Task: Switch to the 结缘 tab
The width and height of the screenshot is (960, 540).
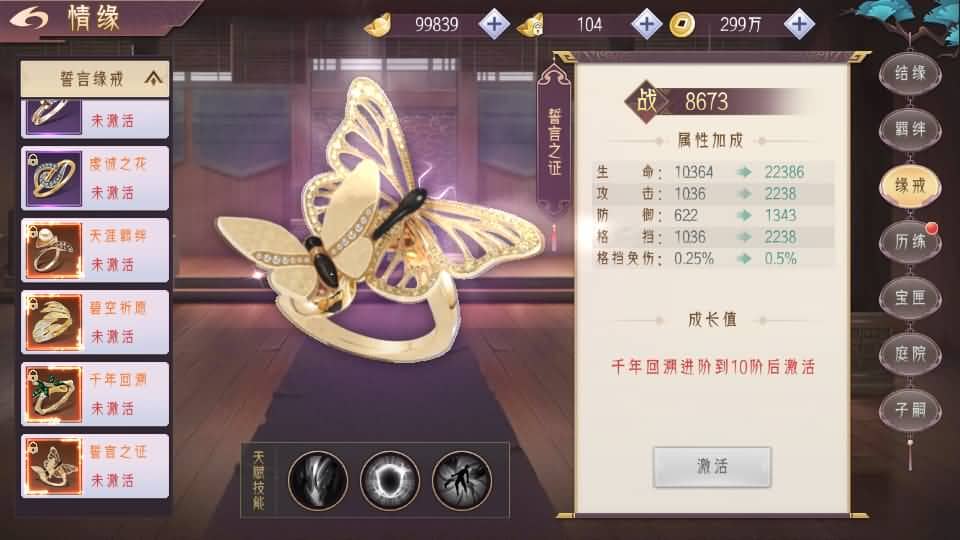Action: point(910,73)
